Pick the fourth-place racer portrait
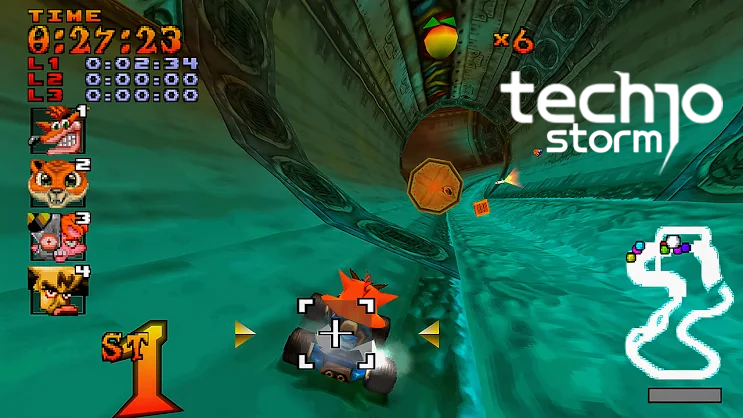The width and height of the screenshot is (743, 418). coord(56,288)
